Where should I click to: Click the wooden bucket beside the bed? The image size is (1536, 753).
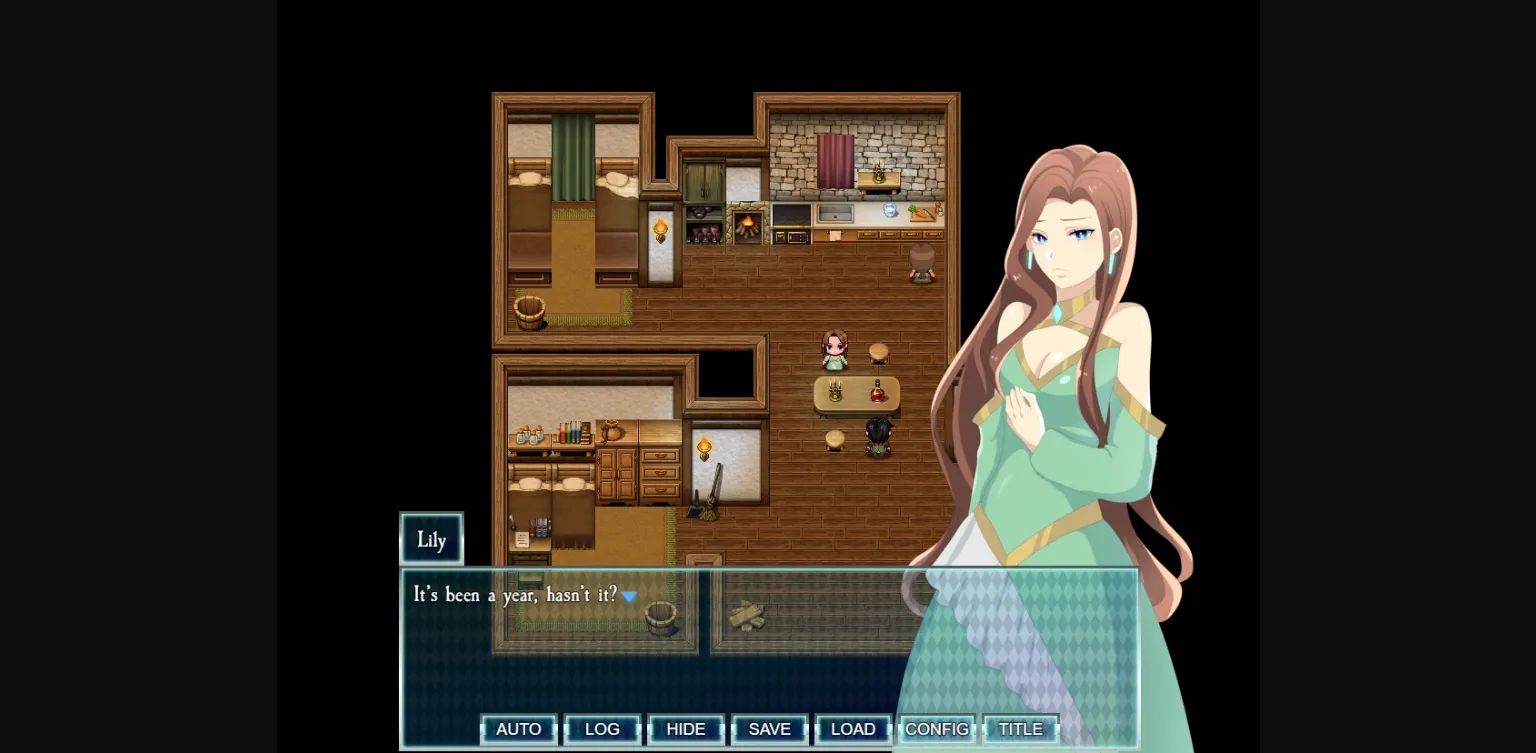click(x=527, y=313)
